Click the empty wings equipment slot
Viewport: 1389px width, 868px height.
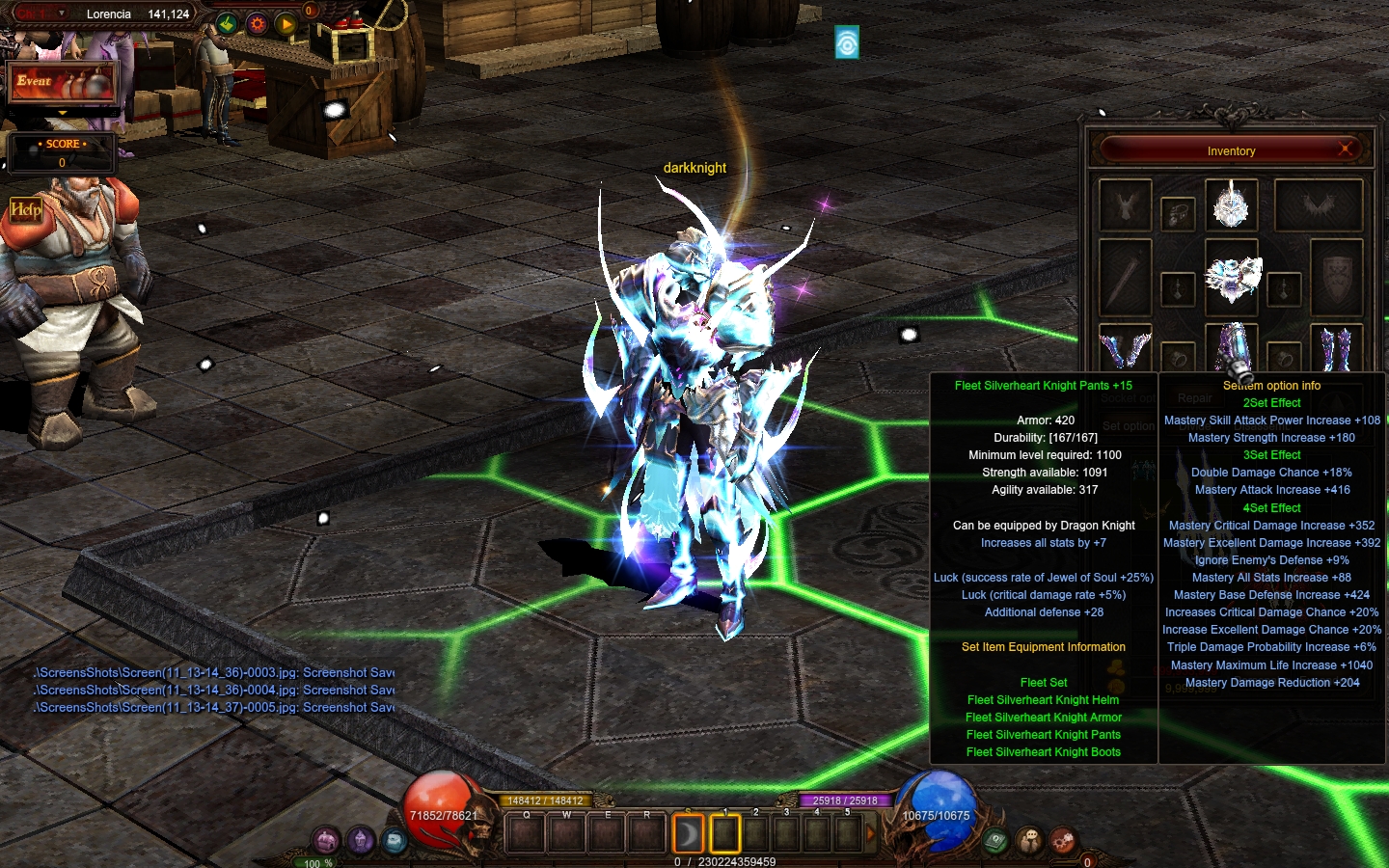pyautogui.click(x=1318, y=204)
